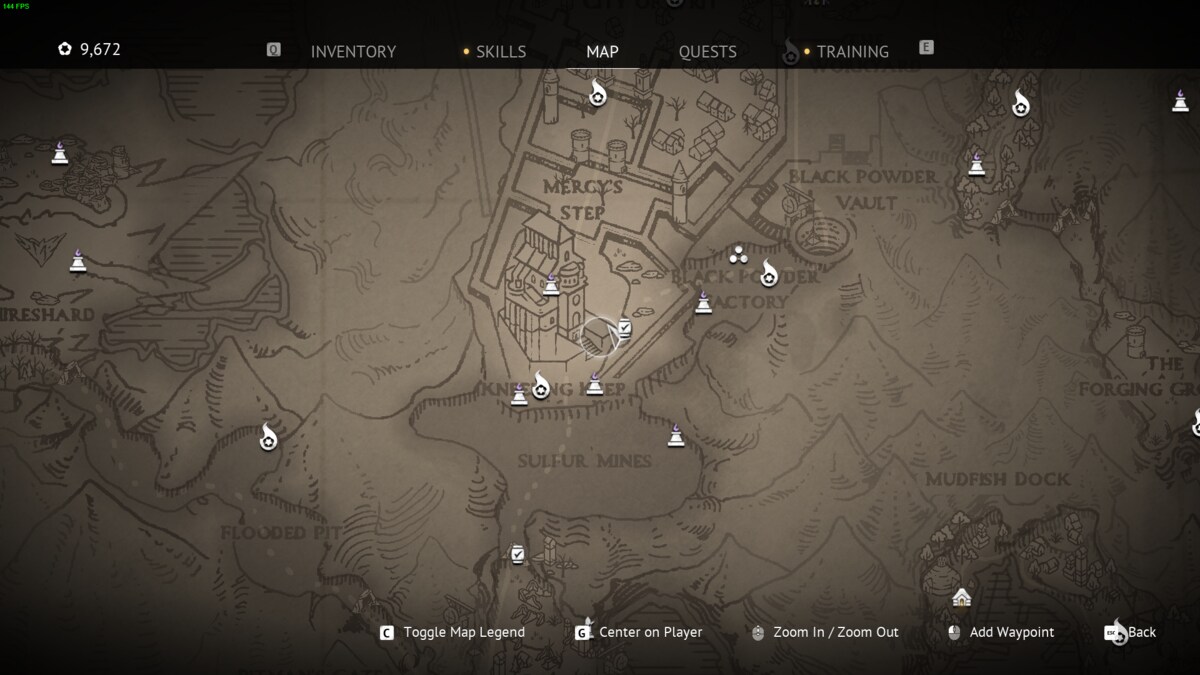Go to the Quests tab
Image resolution: width=1200 pixels, height=675 pixels.
click(x=707, y=51)
